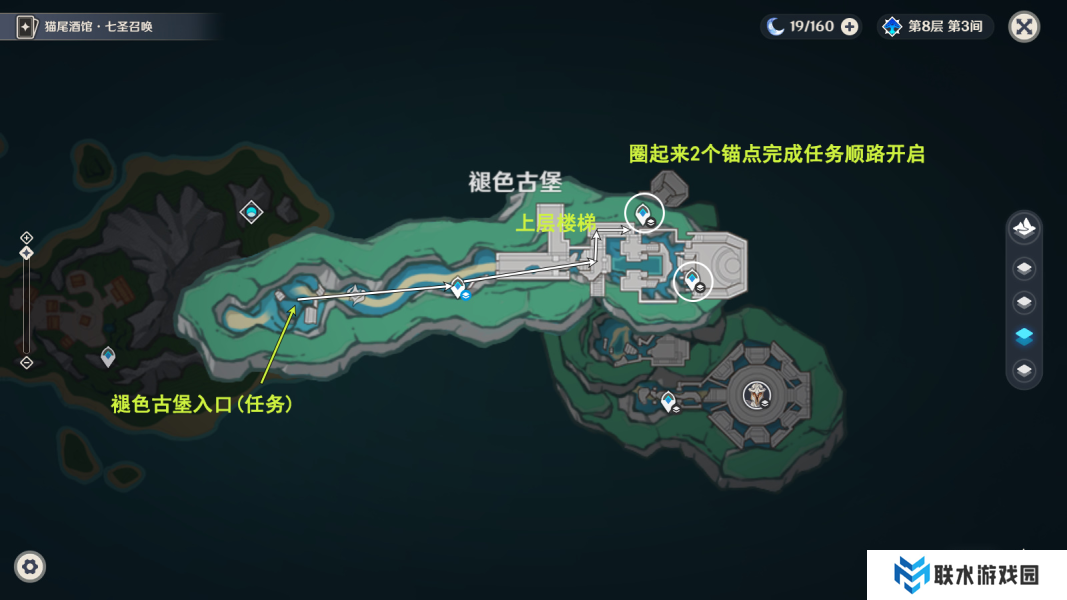Select the diamond-shaped marker on the western mountain
Viewport: 1067px width, 600px height.
[x=251, y=211]
